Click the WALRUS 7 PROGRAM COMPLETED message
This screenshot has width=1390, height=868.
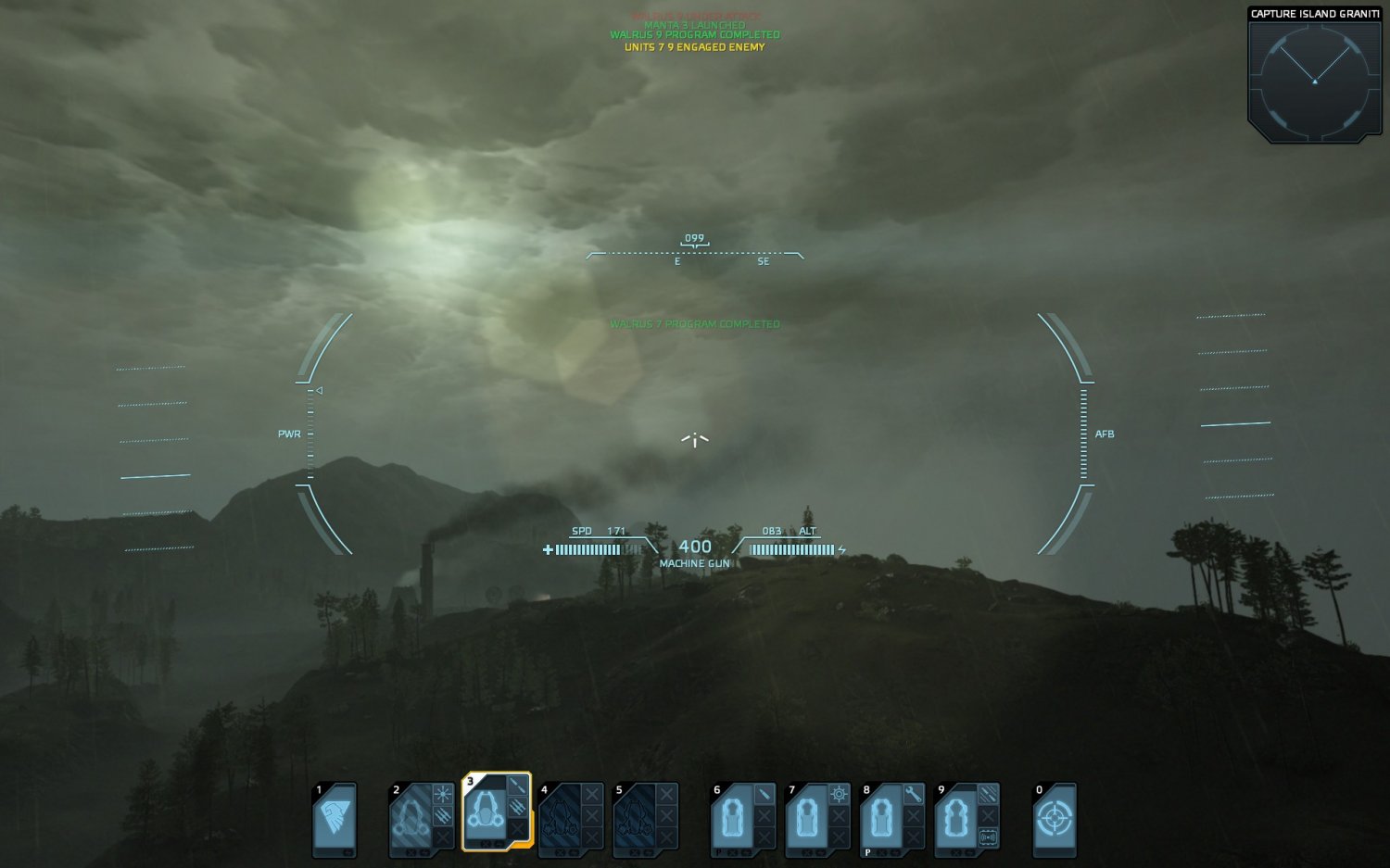point(695,324)
